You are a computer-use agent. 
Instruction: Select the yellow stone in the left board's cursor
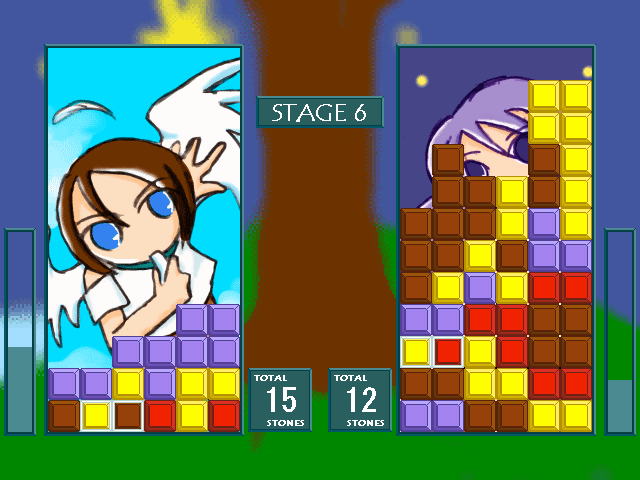click(x=96, y=415)
